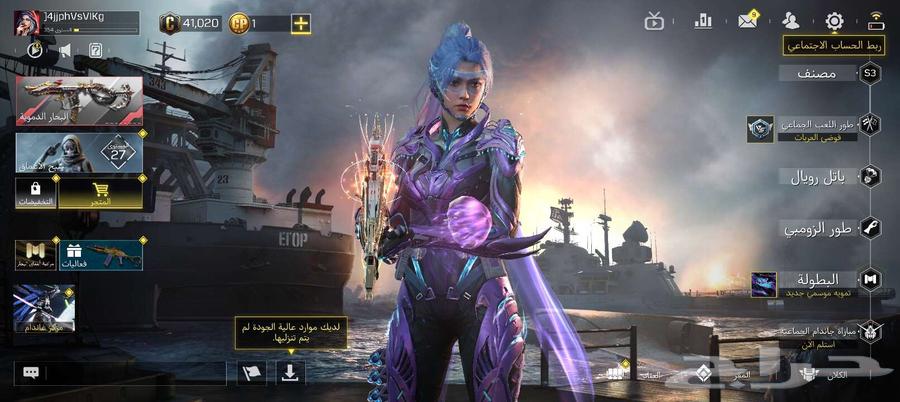Toggle the megaphone announcements icon
This screenshot has height=402, width=900.
65,49
